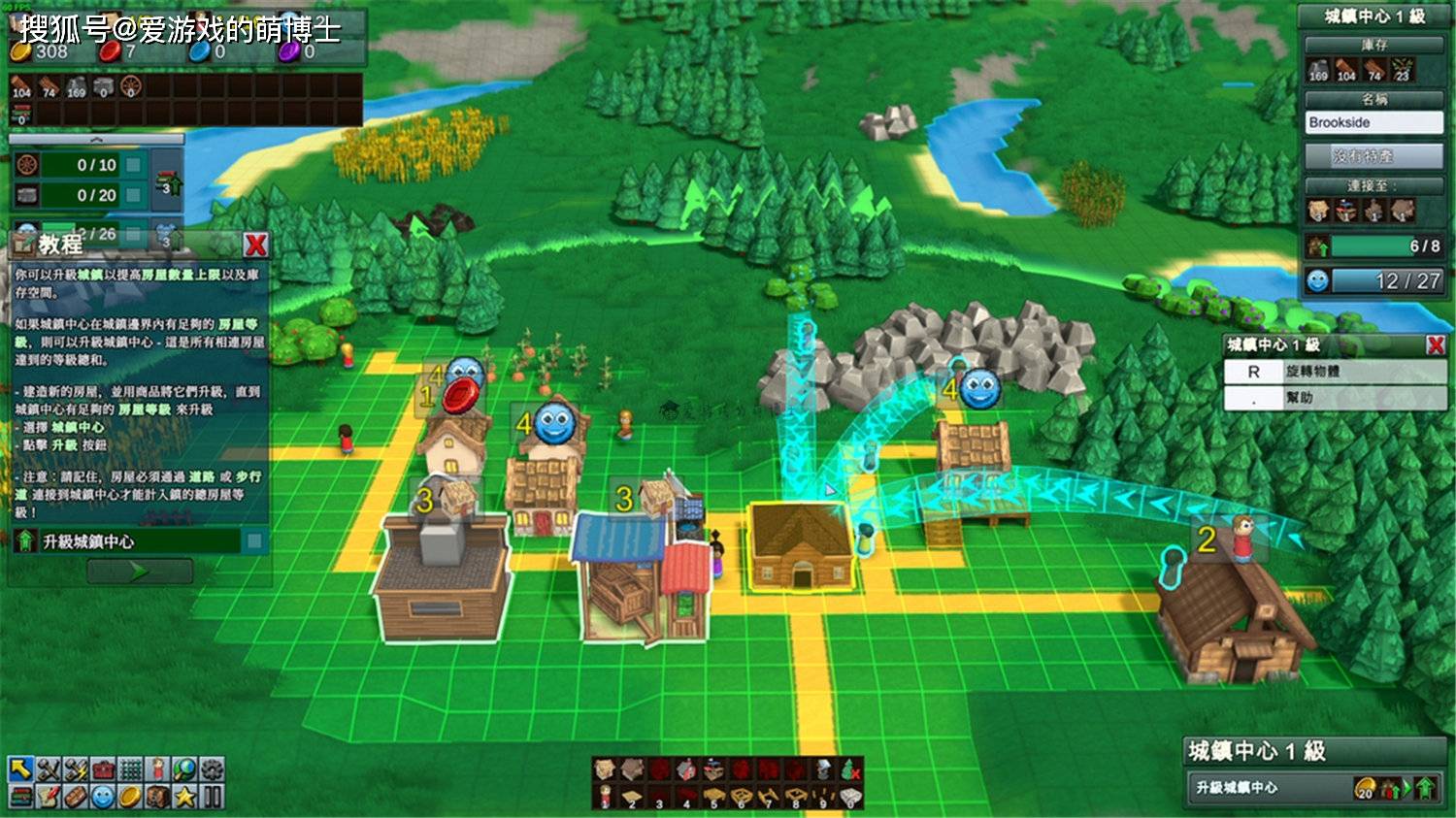
Task: Choose the wooden floor tile slot 2
Action: (632, 798)
